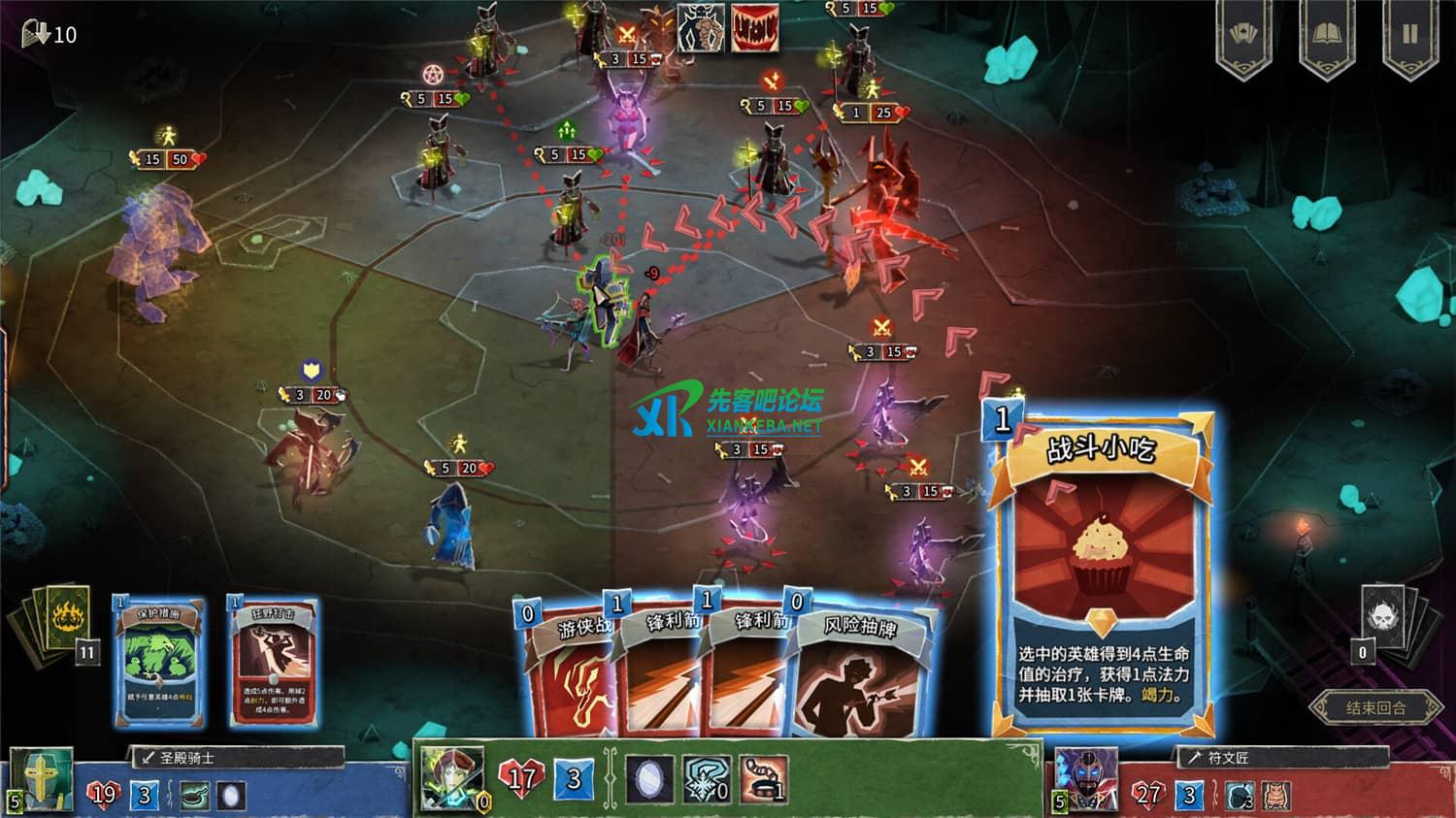Inspect the ranger's chain collar item

(x=763, y=779)
